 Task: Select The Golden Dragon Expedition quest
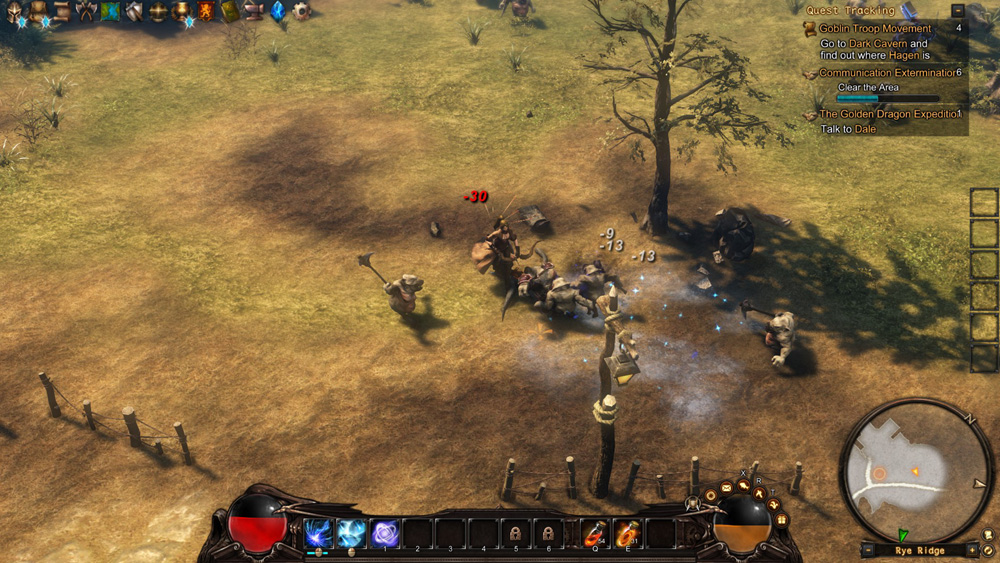888,114
